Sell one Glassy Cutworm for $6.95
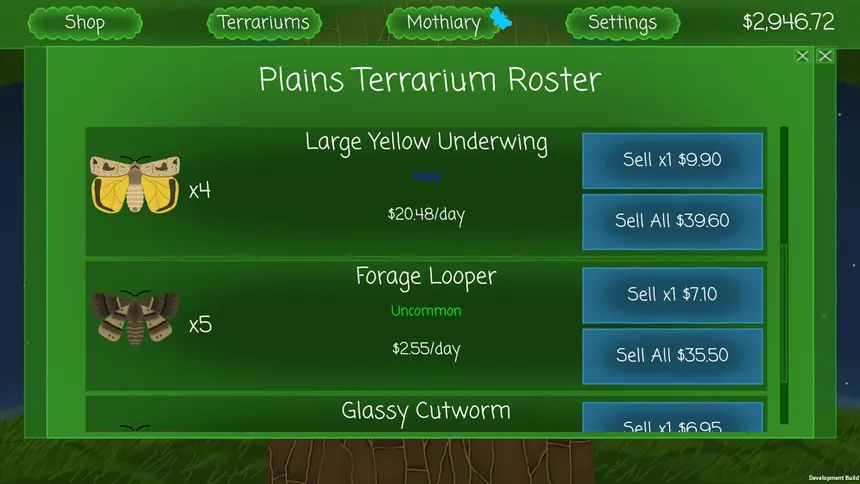The image size is (860, 484). pyautogui.click(x=672, y=420)
